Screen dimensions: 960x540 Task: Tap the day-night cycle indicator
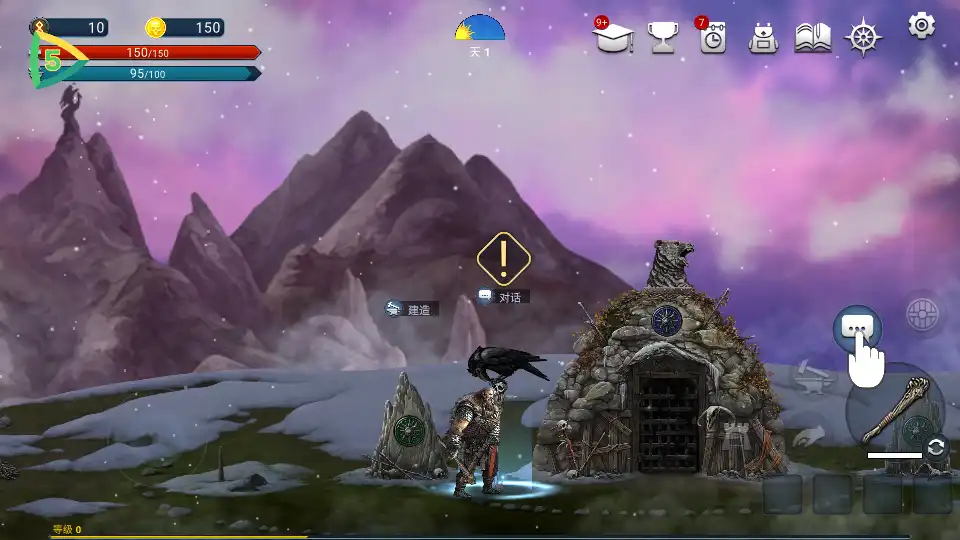(x=480, y=30)
